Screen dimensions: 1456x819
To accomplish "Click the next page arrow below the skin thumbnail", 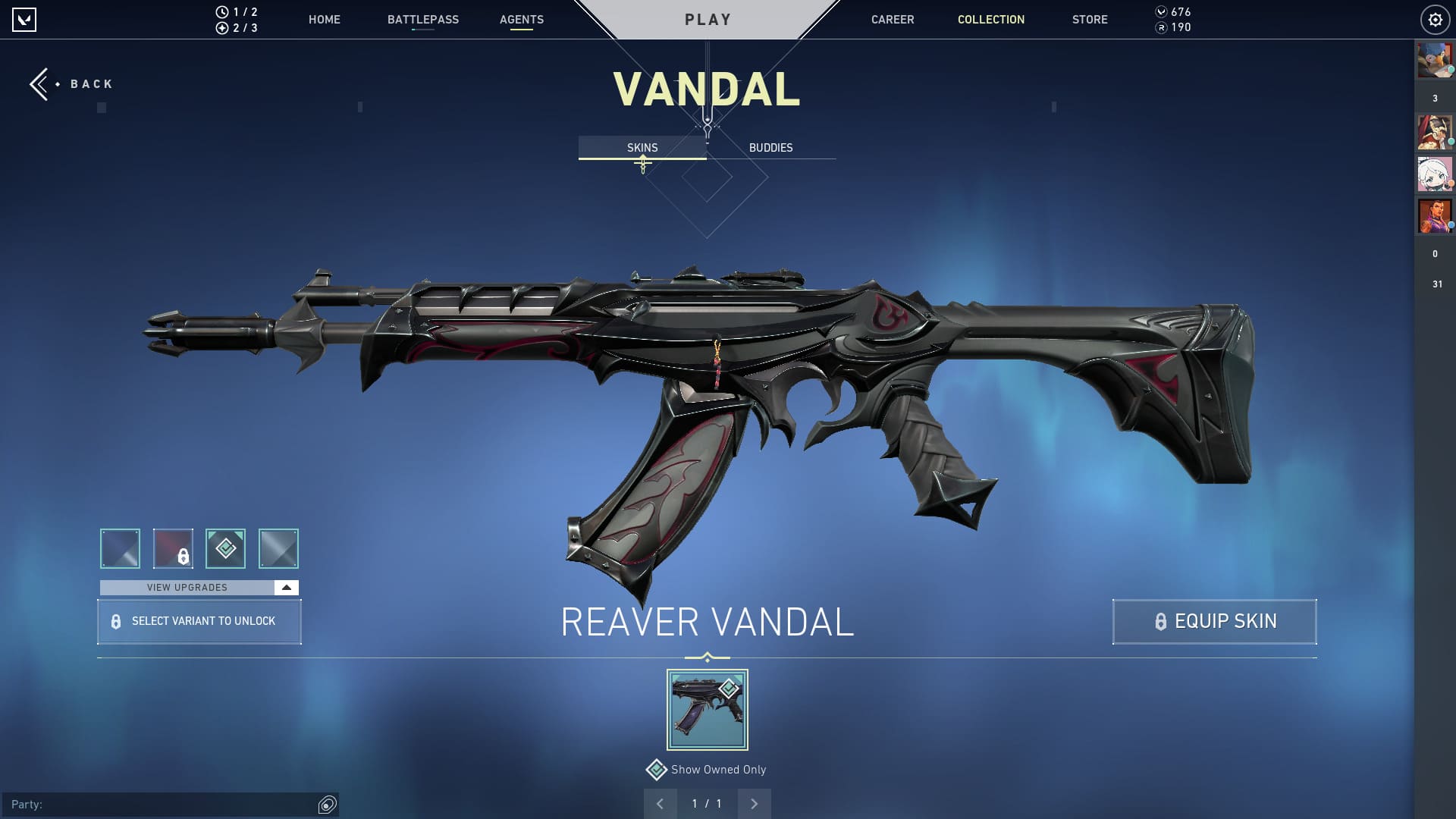I will [754, 803].
